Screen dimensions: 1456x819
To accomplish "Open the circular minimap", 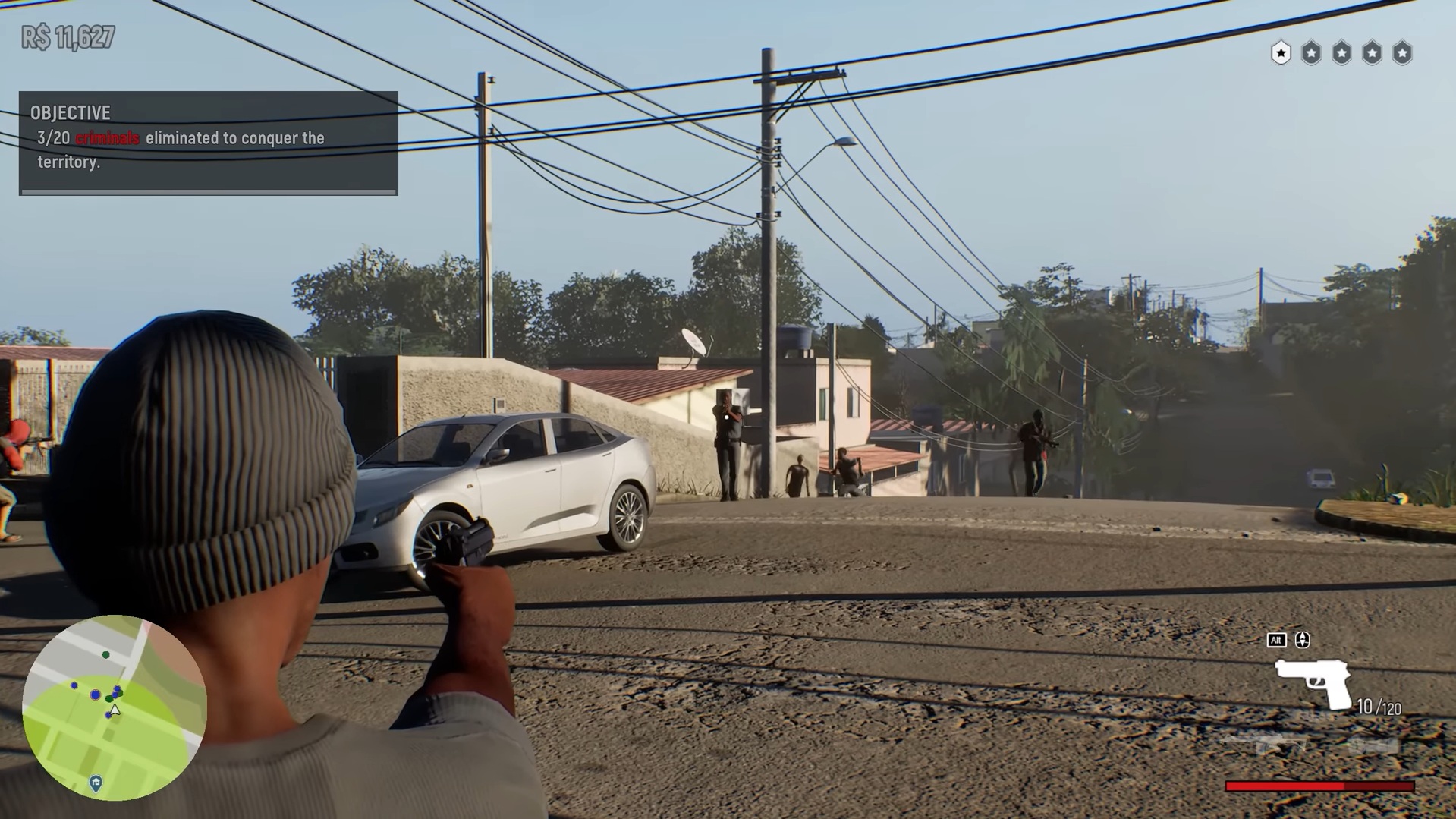I will point(114,707).
